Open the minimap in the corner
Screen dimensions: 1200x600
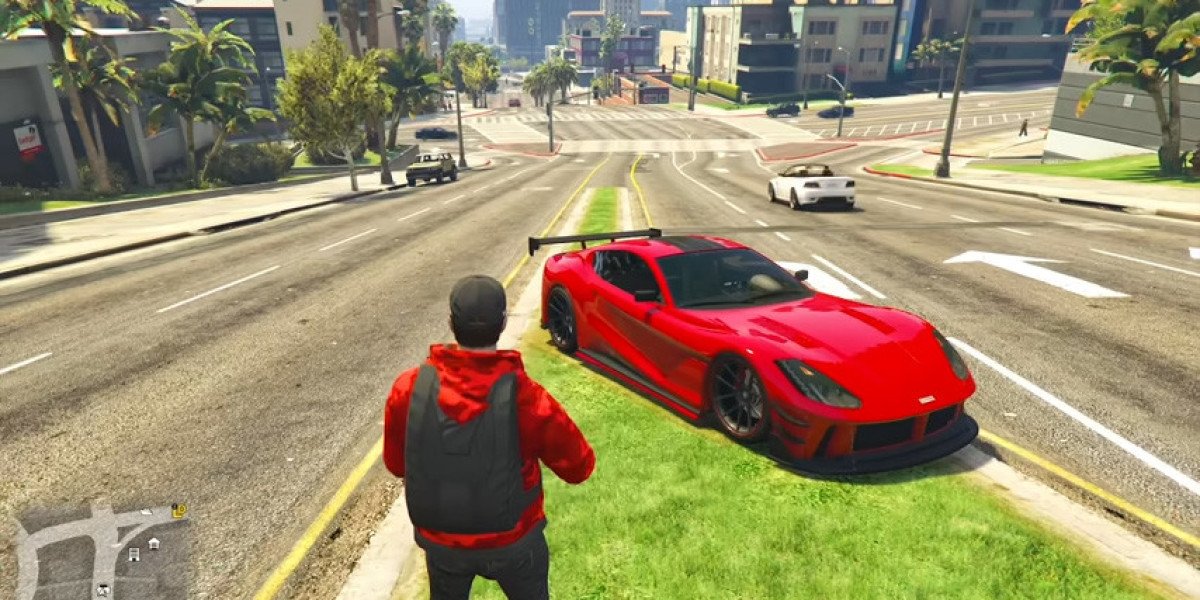pos(100,550)
